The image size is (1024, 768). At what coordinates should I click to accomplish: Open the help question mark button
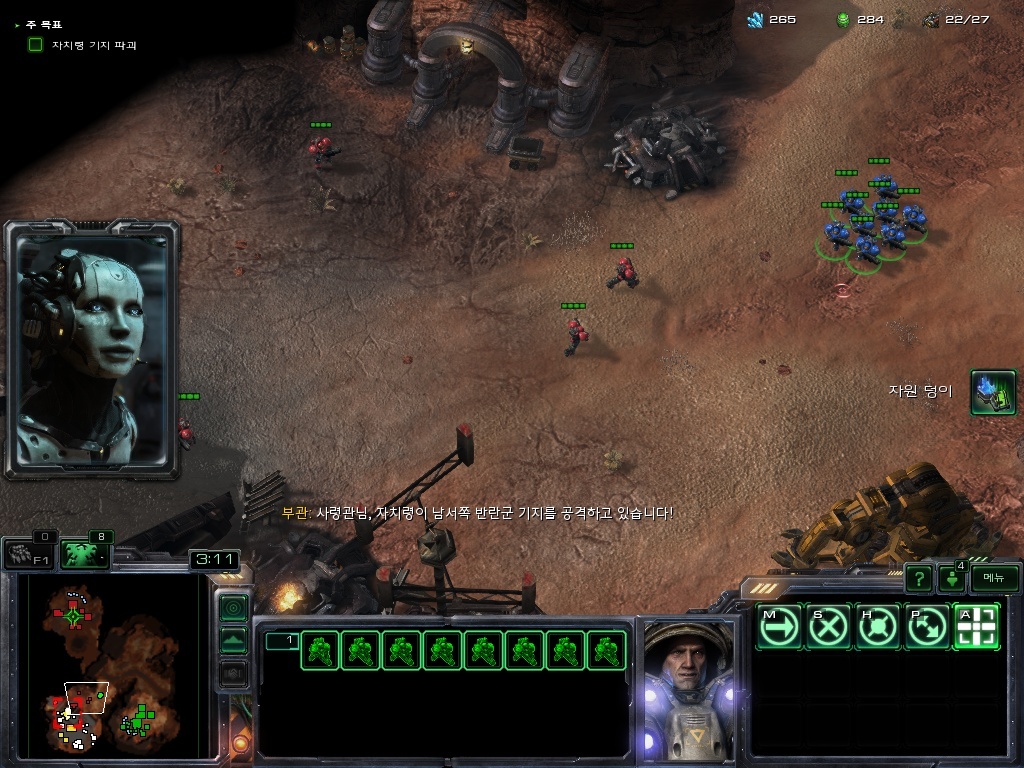tap(919, 578)
